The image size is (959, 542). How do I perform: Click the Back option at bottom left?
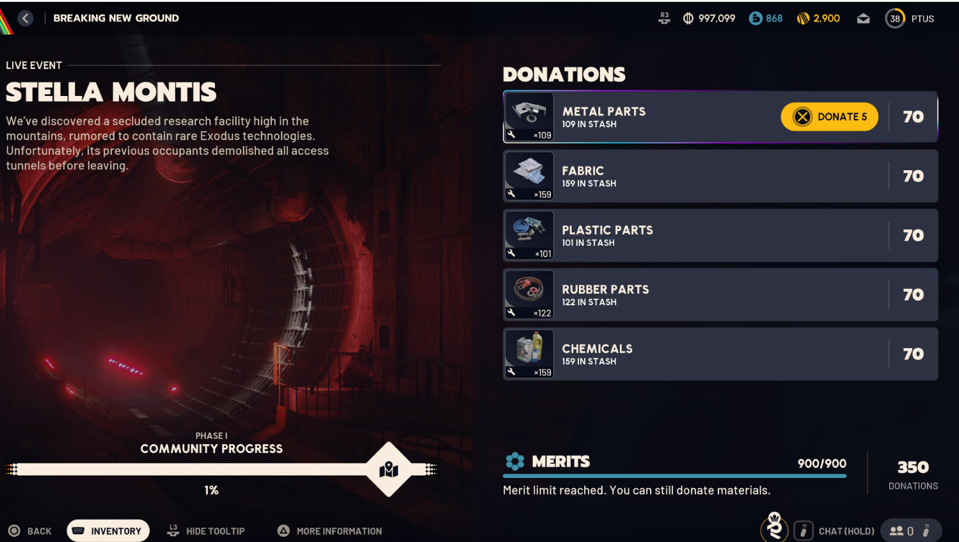[x=30, y=531]
